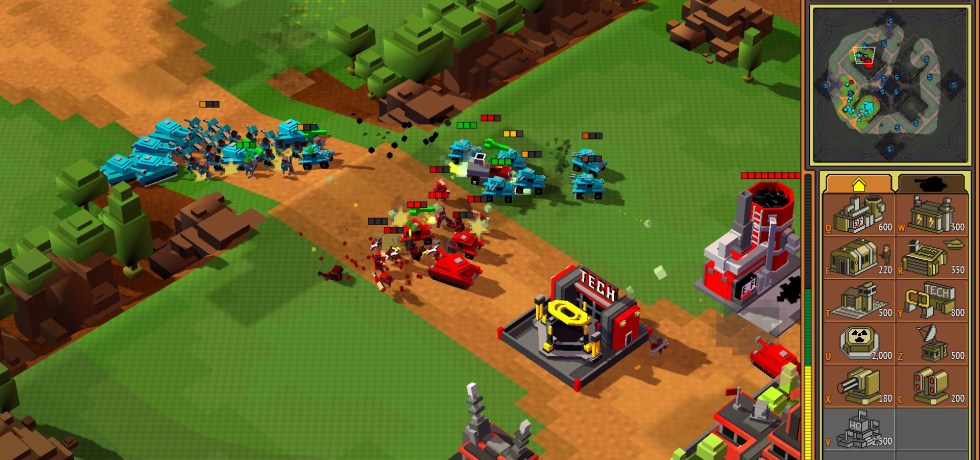Switch to the buildings tab with house icon
Viewport: 980px width, 460px height.
click(x=858, y=182)
